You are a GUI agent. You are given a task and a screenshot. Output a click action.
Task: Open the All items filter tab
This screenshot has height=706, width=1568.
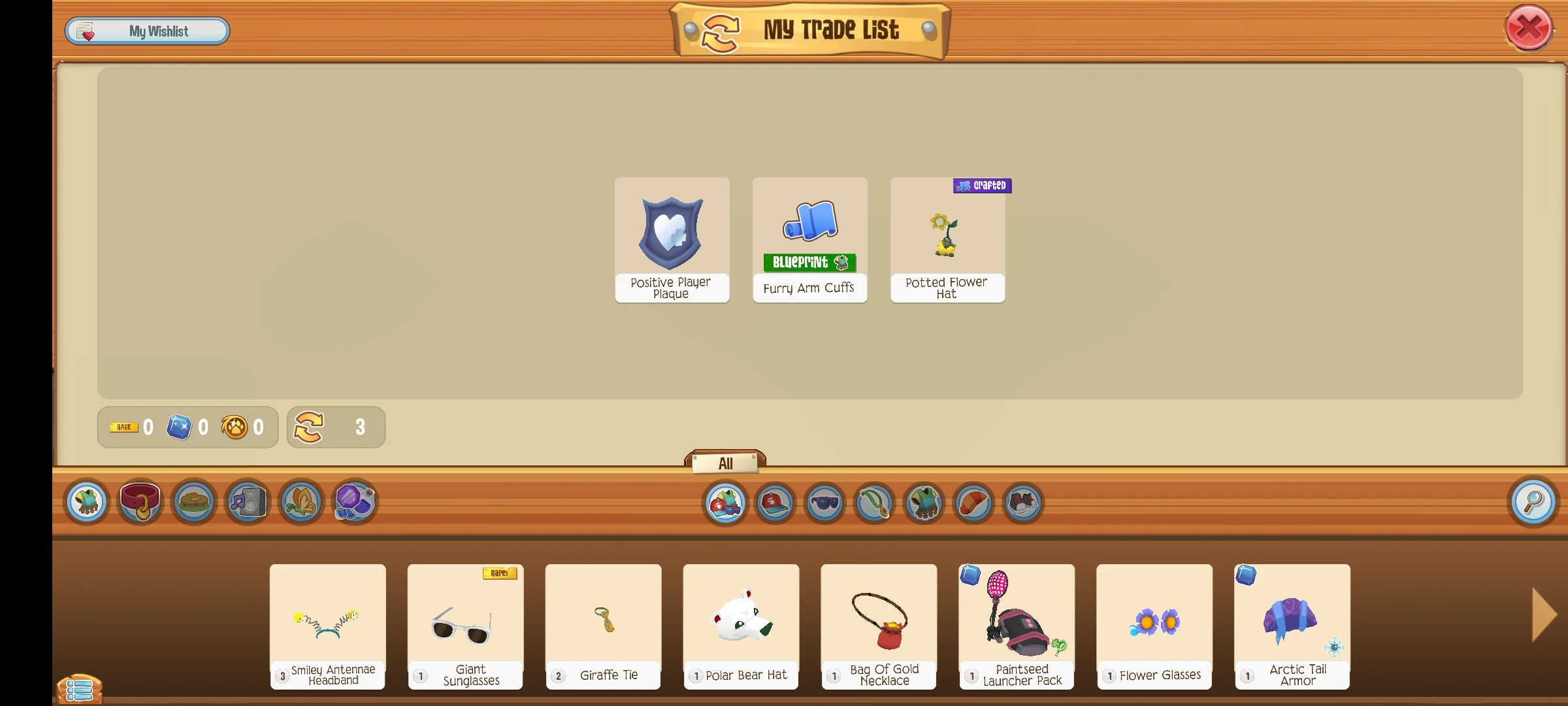pyautogui.click(x=725, y=462)
